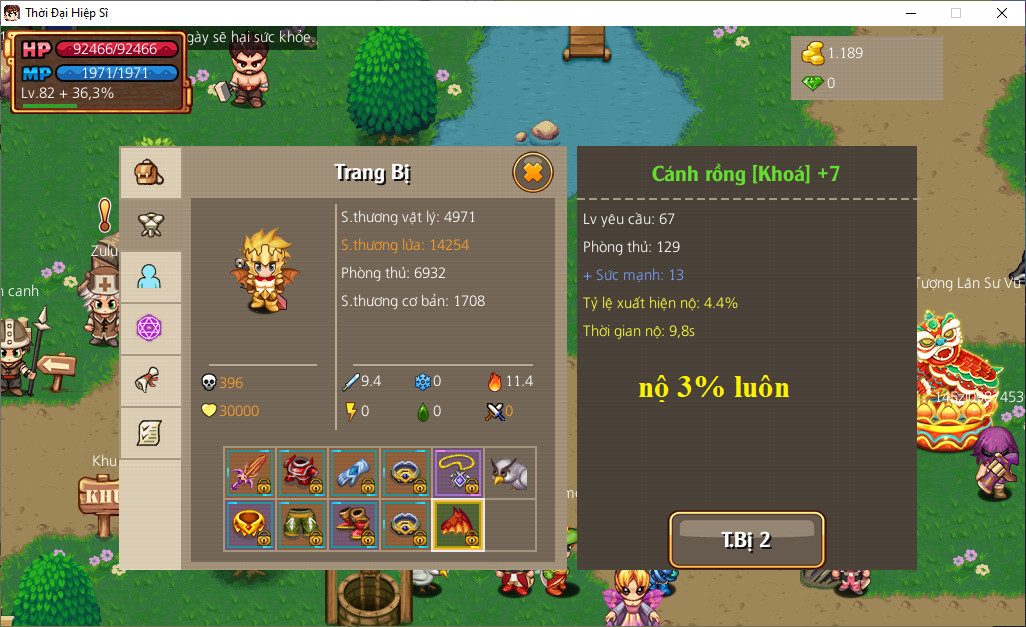
Task: Select the red dragon wings slot
Action: coord(458,525)
